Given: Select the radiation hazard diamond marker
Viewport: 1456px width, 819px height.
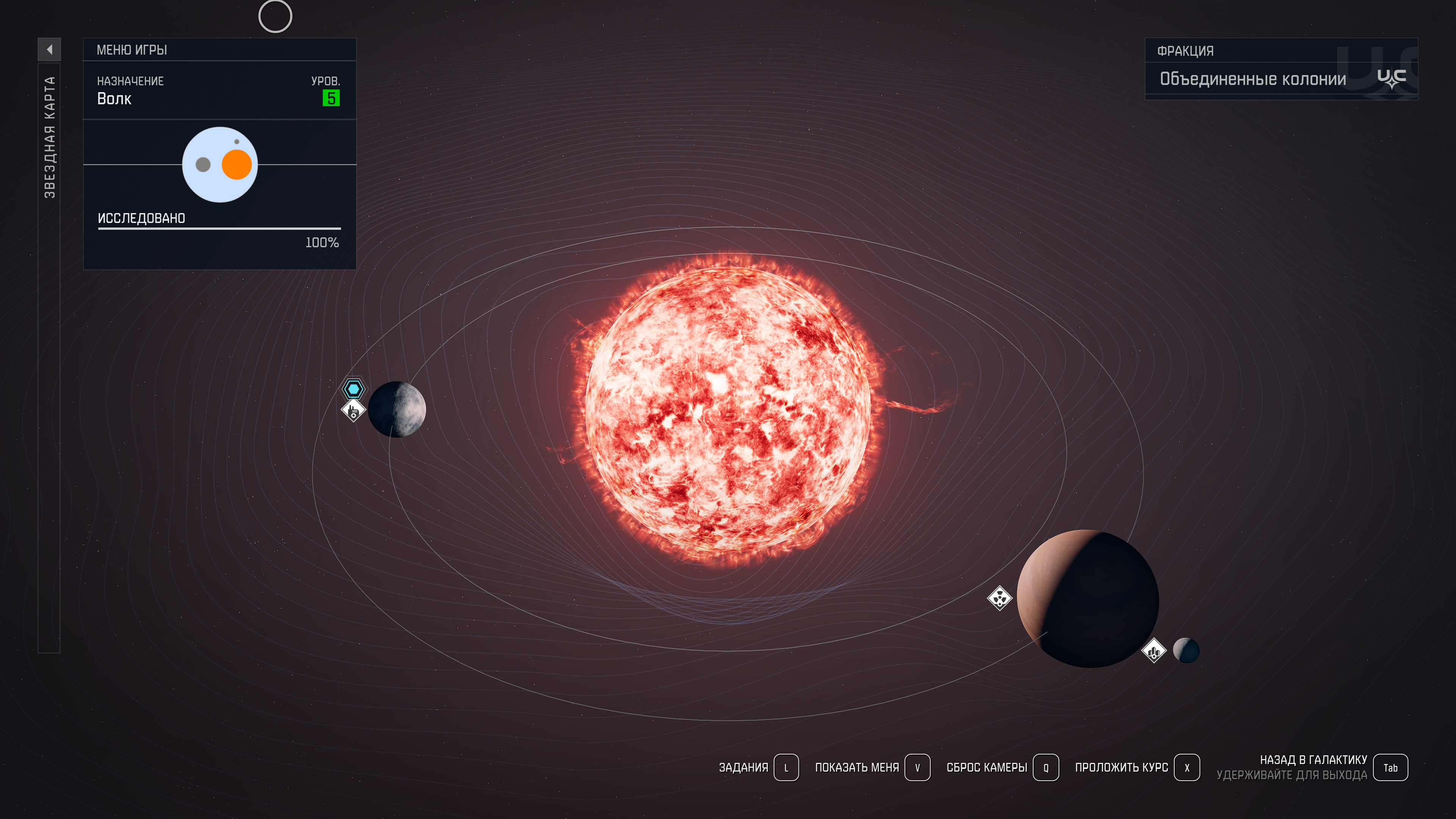Looking at the screenshot, I should [999, 598].
